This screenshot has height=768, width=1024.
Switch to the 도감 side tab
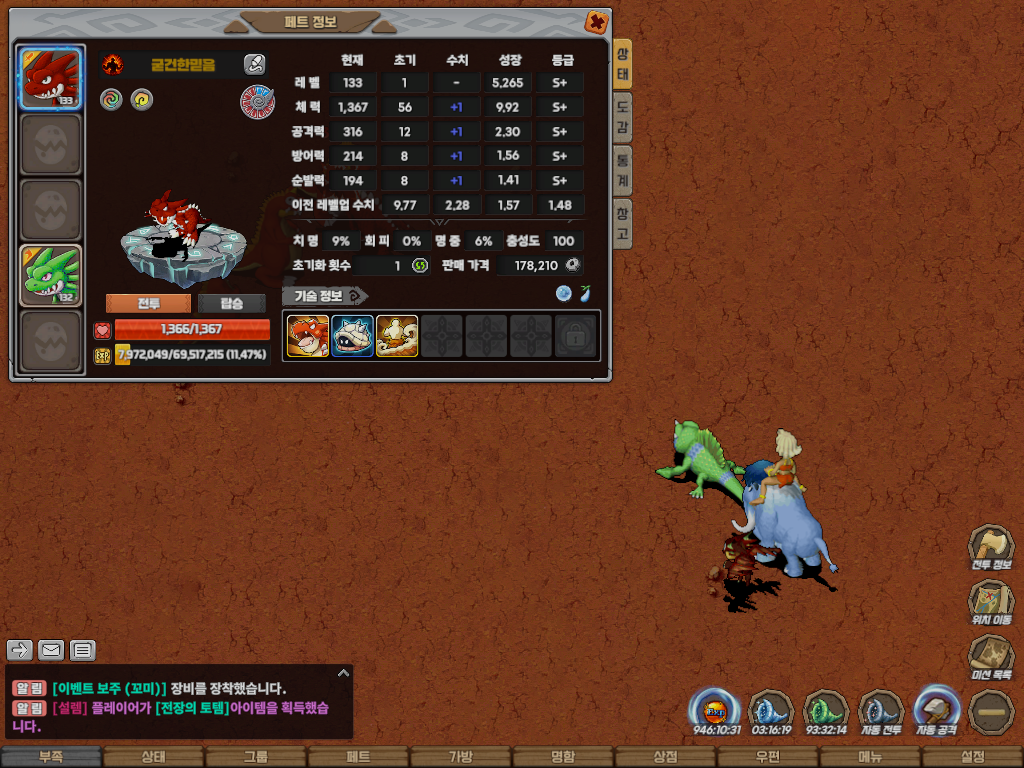pyautogui.click(x=622, y=117)
